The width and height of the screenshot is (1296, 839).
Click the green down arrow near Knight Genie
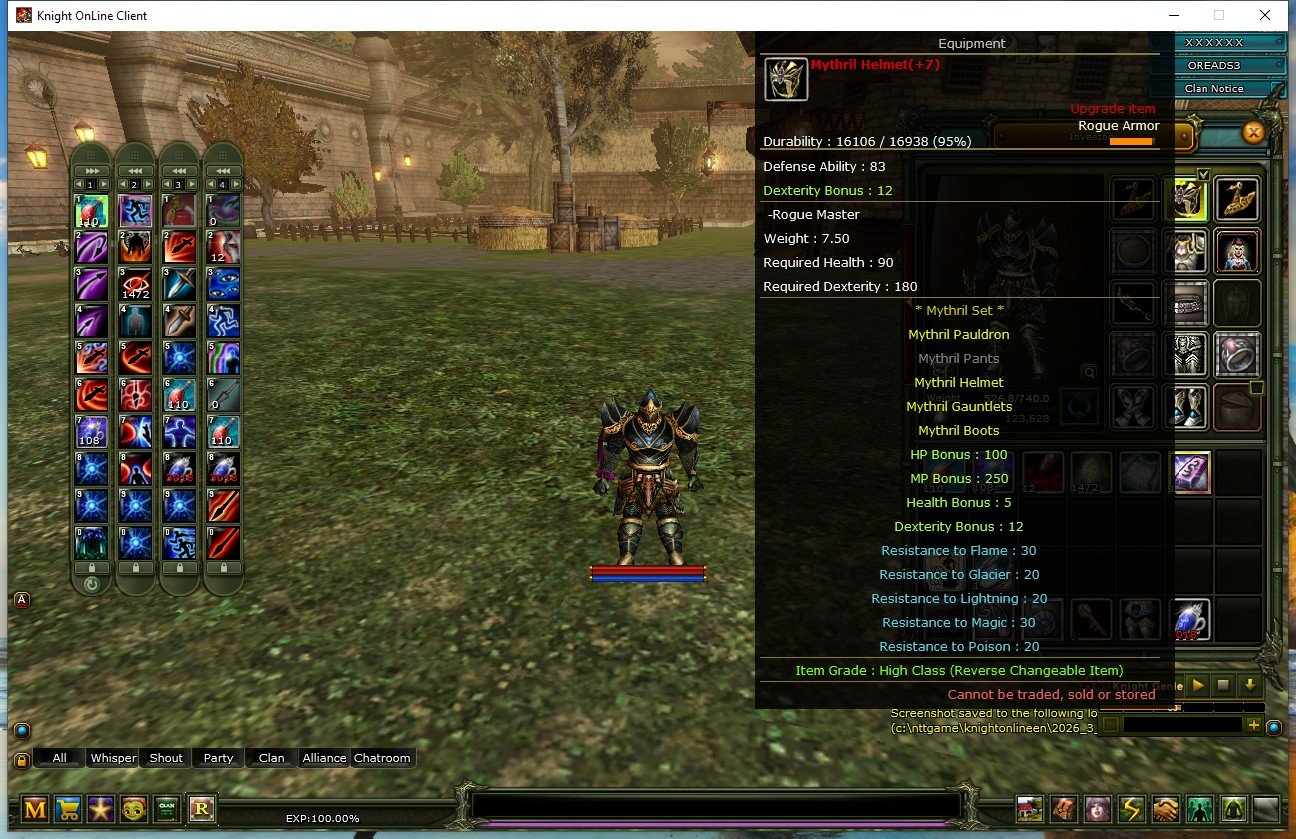click(x=1250, y=685)
